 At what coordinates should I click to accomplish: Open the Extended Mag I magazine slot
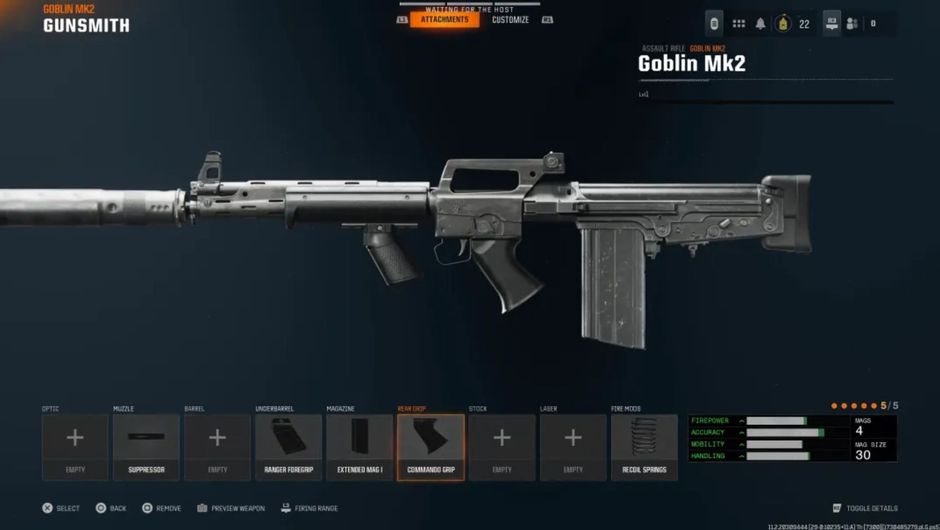click(x=359, y=446)
